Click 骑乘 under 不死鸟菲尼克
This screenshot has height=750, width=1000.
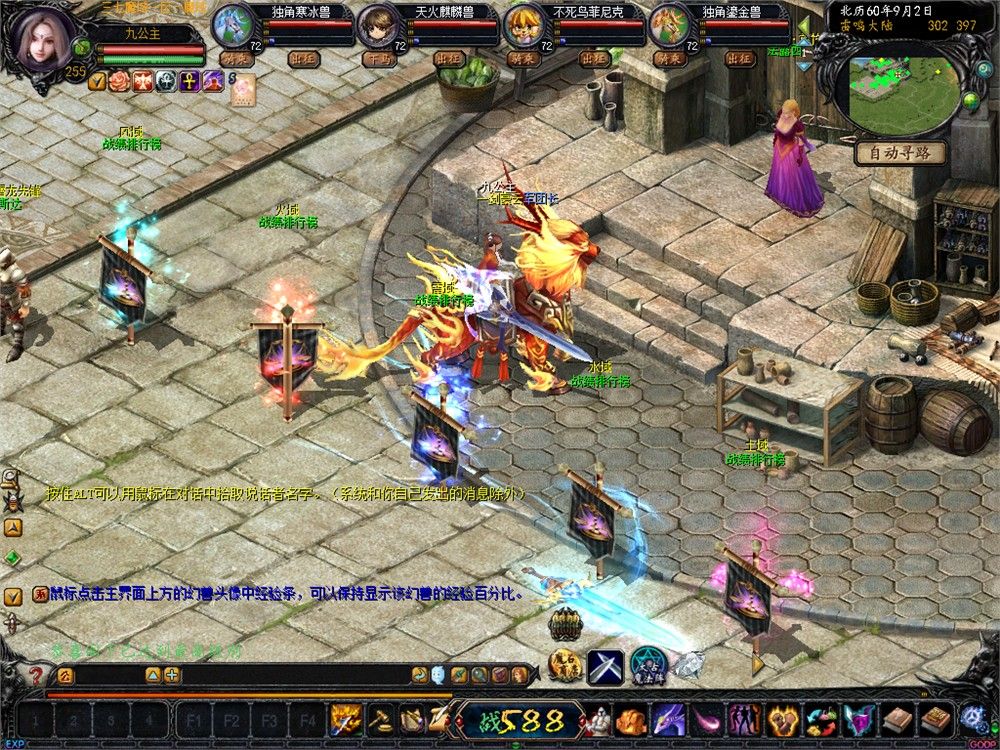(x=524, y=58)
